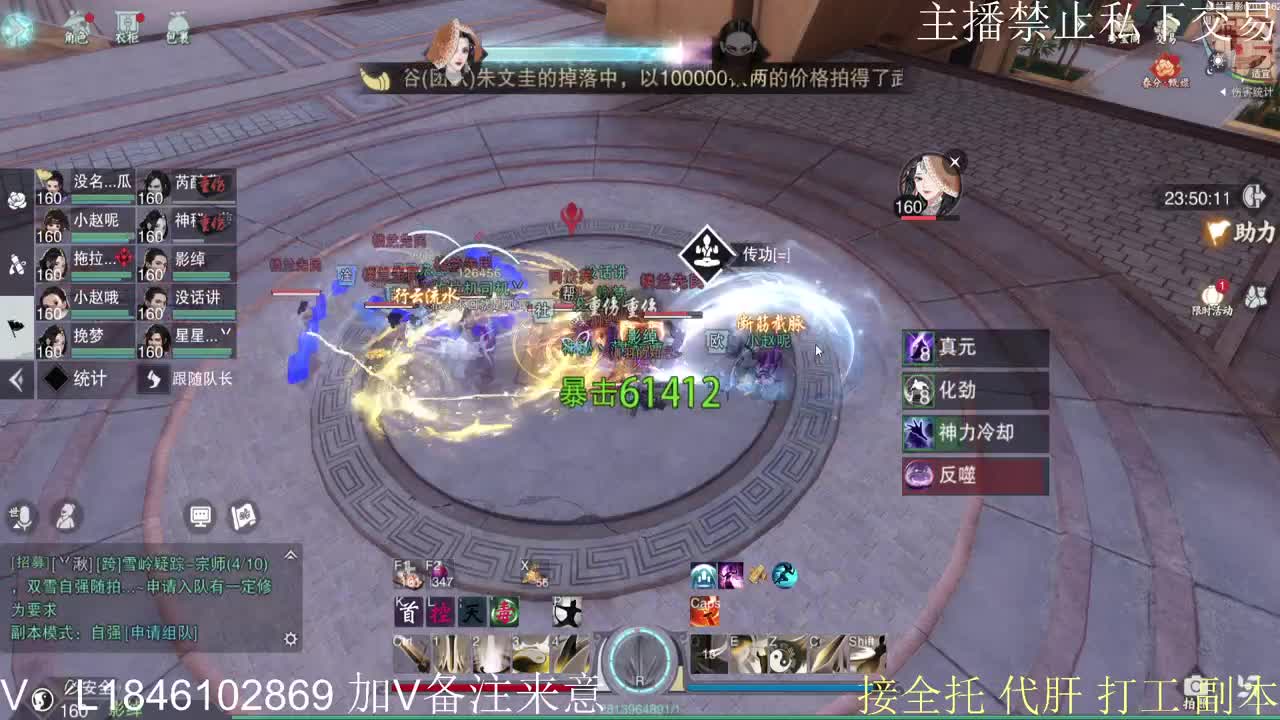Image resolution: width=1280 pixels, height=720 pixels.
Task: Click the target portrait at top right
Action: [929, 180]
